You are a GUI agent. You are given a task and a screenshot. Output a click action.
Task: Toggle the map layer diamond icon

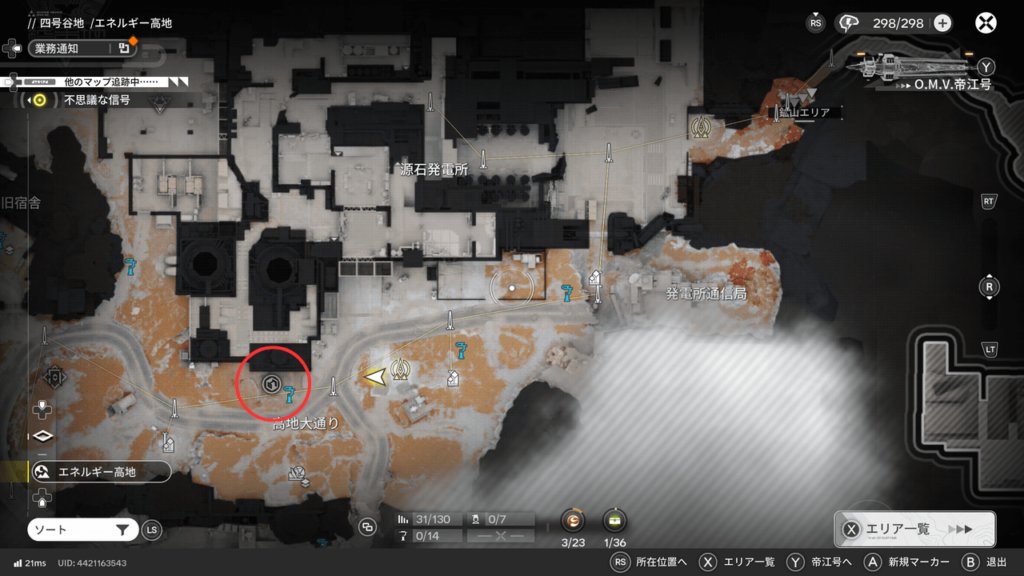point(42,436)
